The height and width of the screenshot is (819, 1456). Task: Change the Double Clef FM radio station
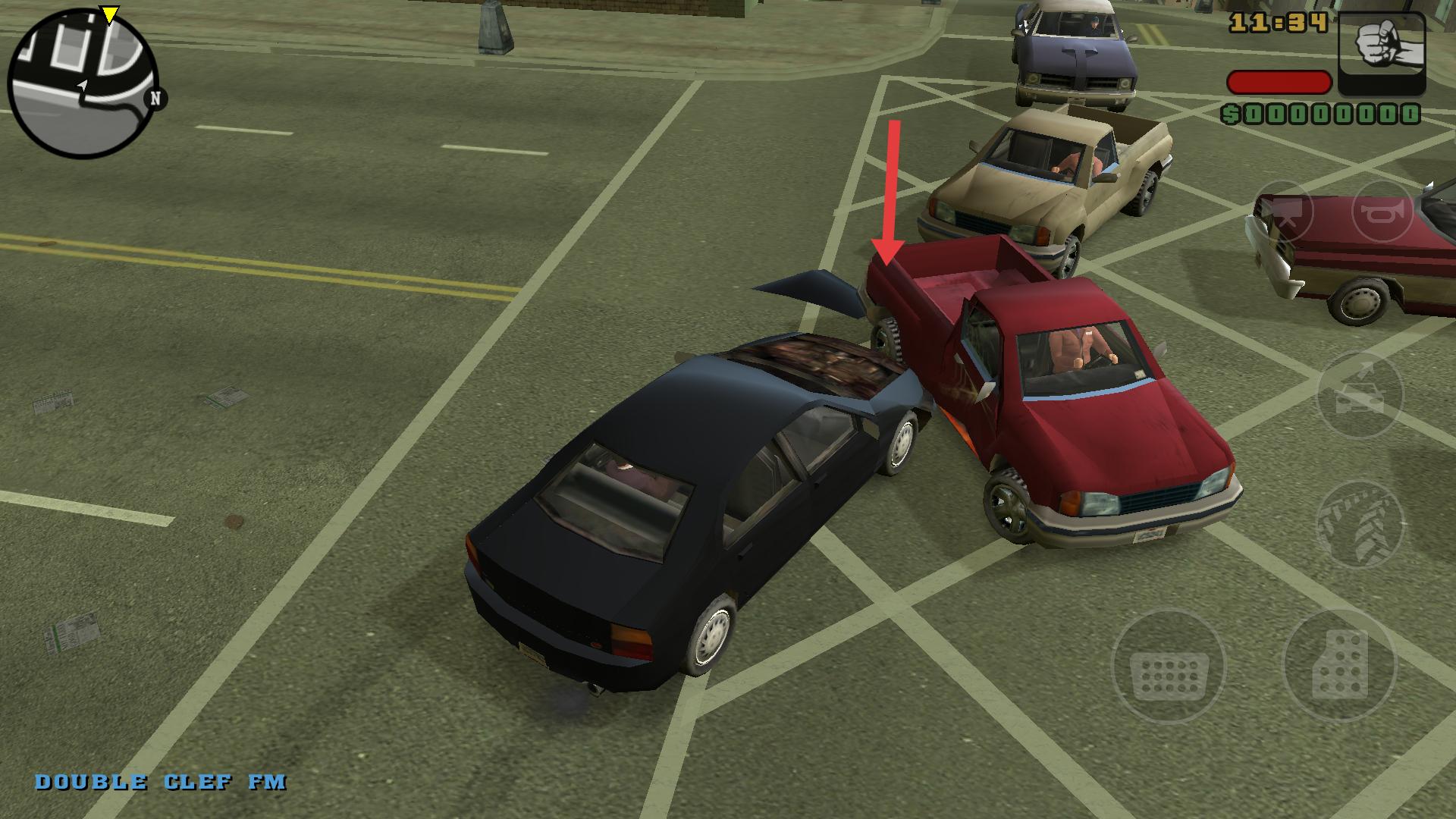click(x=161, y=783)
